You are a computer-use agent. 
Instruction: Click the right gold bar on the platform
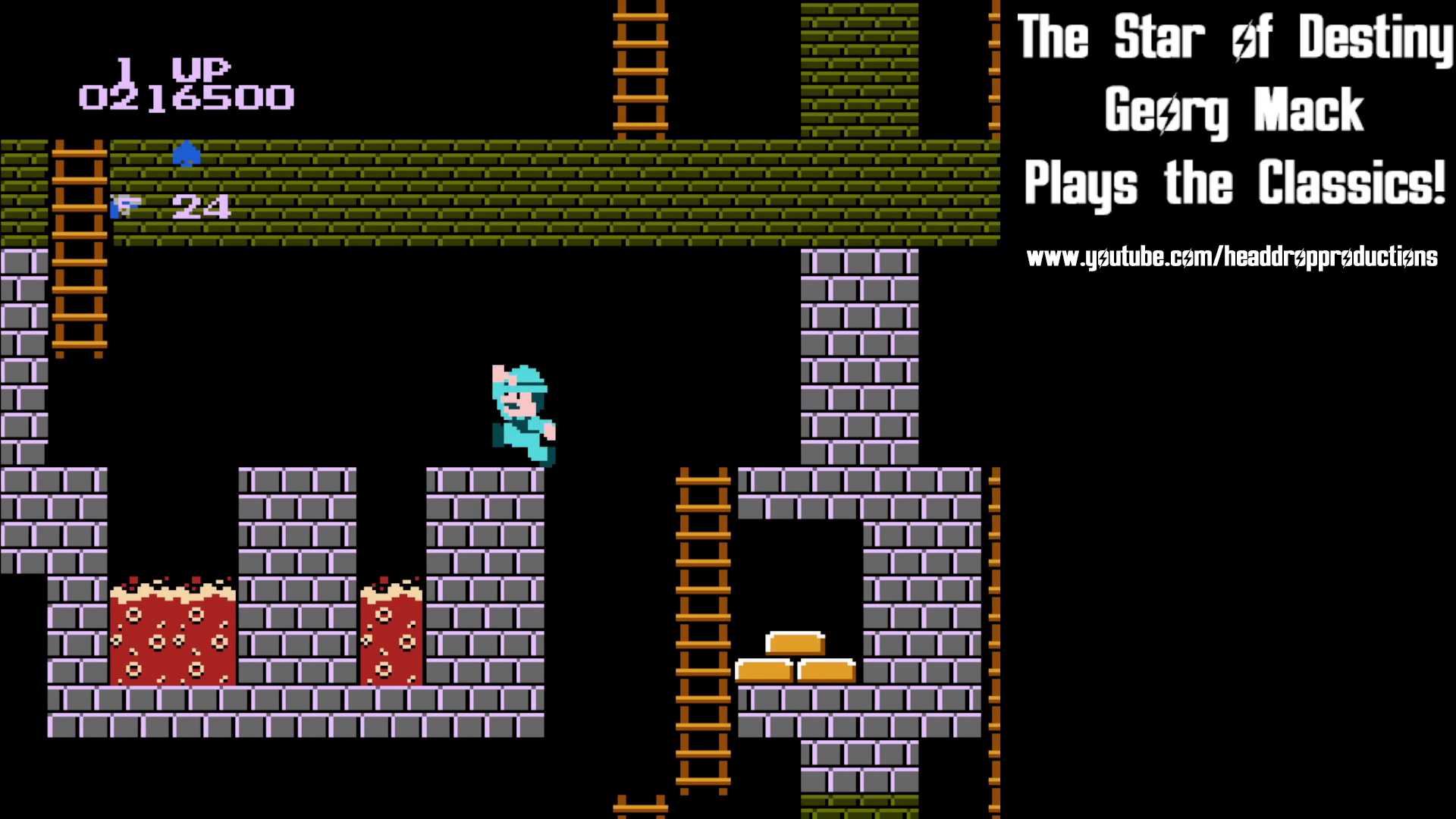point(825,671)
